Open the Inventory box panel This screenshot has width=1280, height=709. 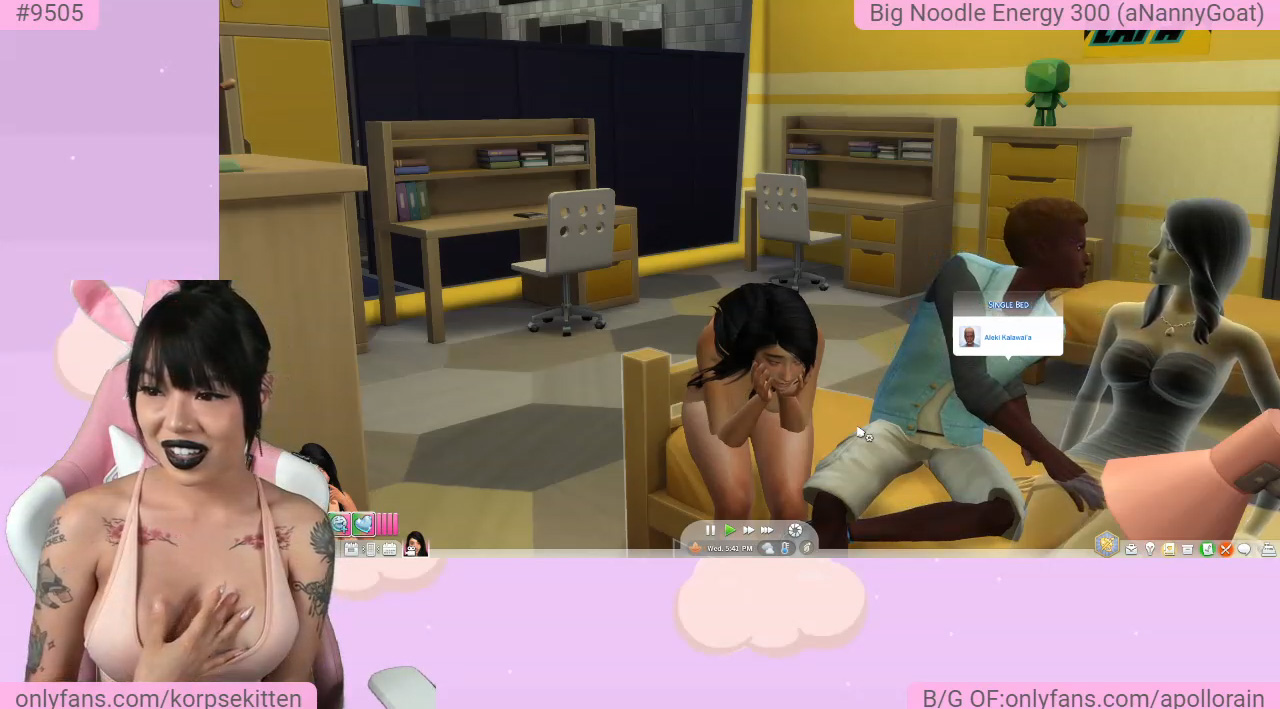(1187, 549)
